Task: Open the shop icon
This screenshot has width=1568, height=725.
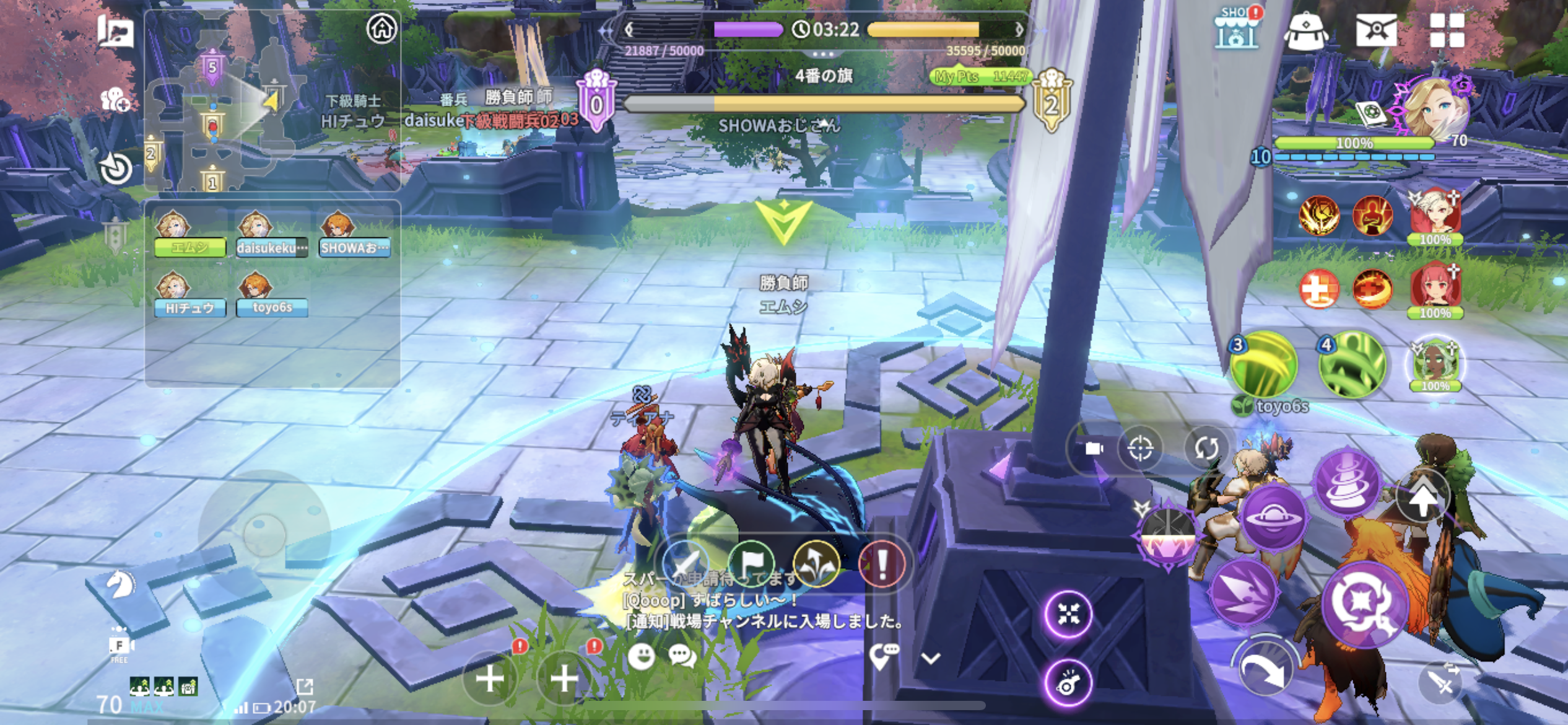Action: tap(1236, 29)
